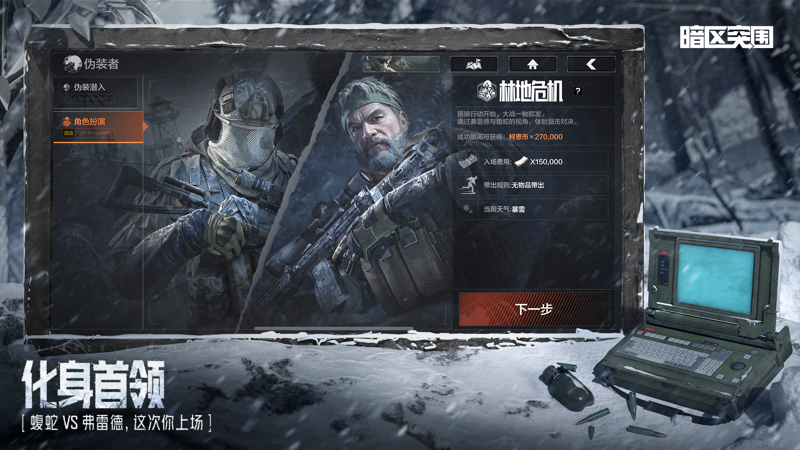
Task: Choose the 角色扮演 role-play mode
Action: (98, 125)
